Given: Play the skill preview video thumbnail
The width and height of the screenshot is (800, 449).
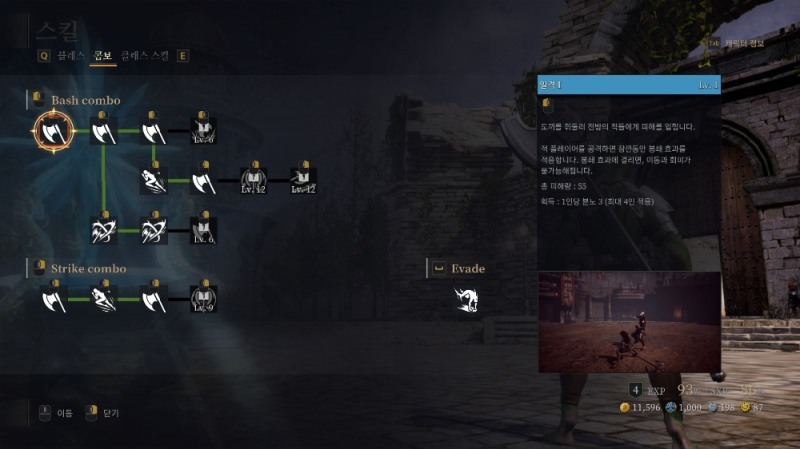Looking at the screenshot, I should click(x=629, y=321).
